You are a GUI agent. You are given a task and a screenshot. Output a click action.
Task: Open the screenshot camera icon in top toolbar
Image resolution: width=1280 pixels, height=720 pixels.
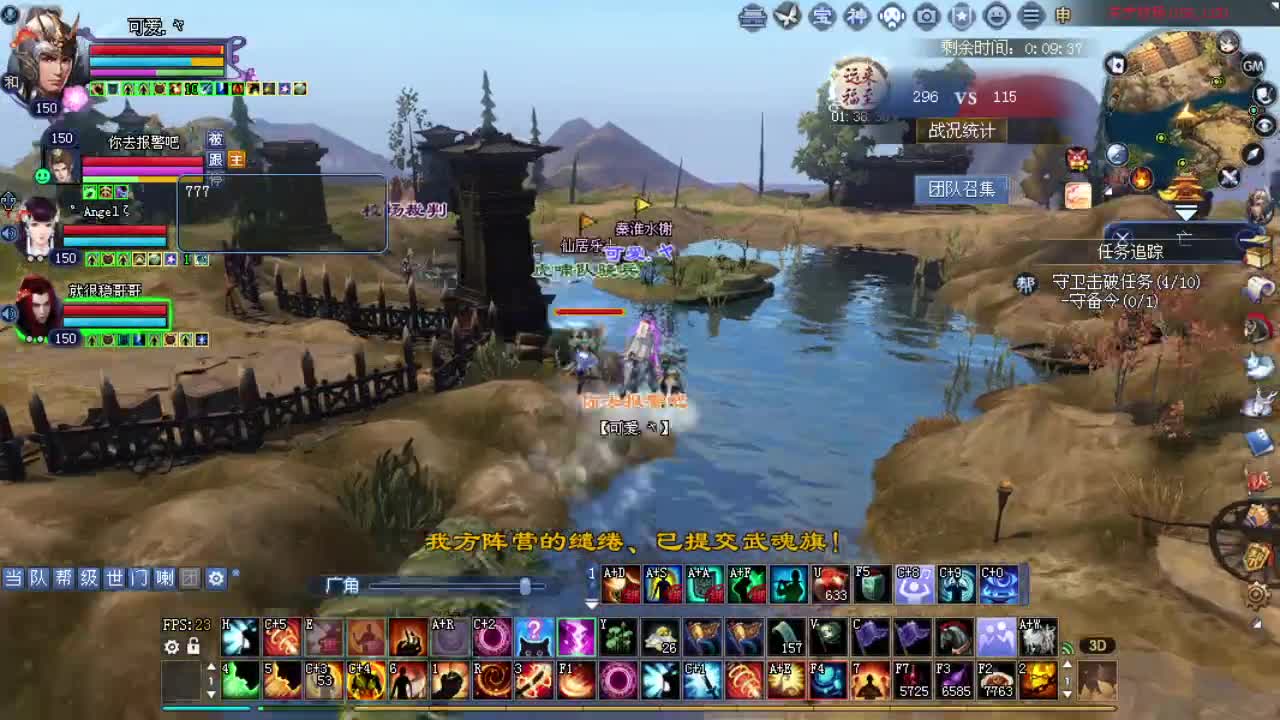click(x=926, y=16)
